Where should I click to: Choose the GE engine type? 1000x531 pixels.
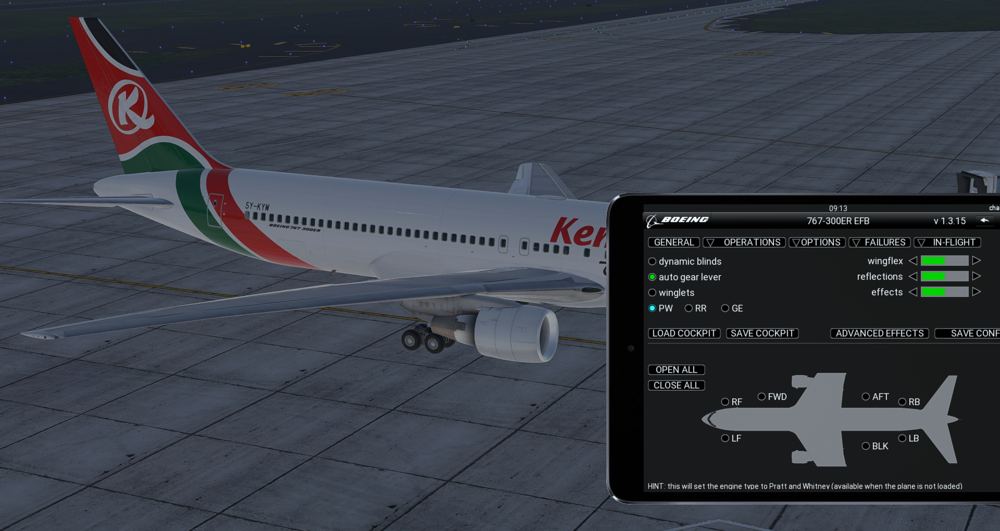[725, 309]
